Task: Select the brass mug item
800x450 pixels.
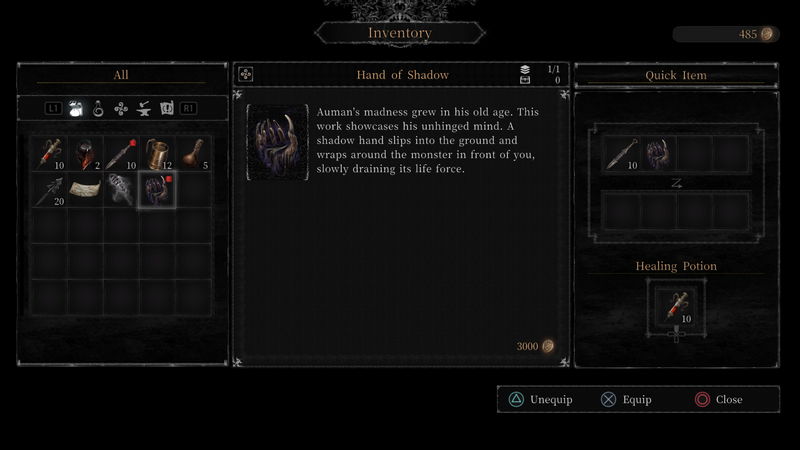Action: click(157, 154)
